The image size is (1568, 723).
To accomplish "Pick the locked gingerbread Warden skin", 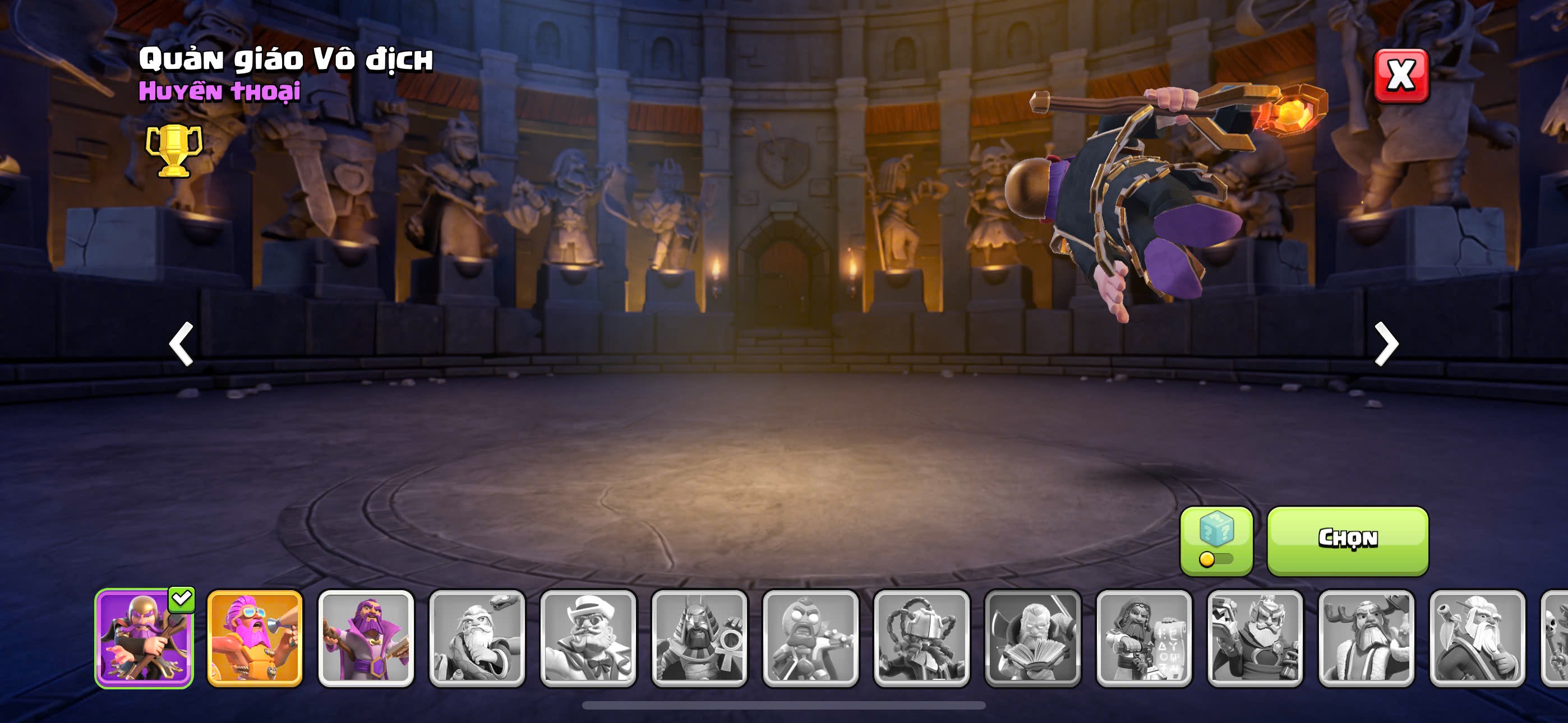I will click(810, 638).
